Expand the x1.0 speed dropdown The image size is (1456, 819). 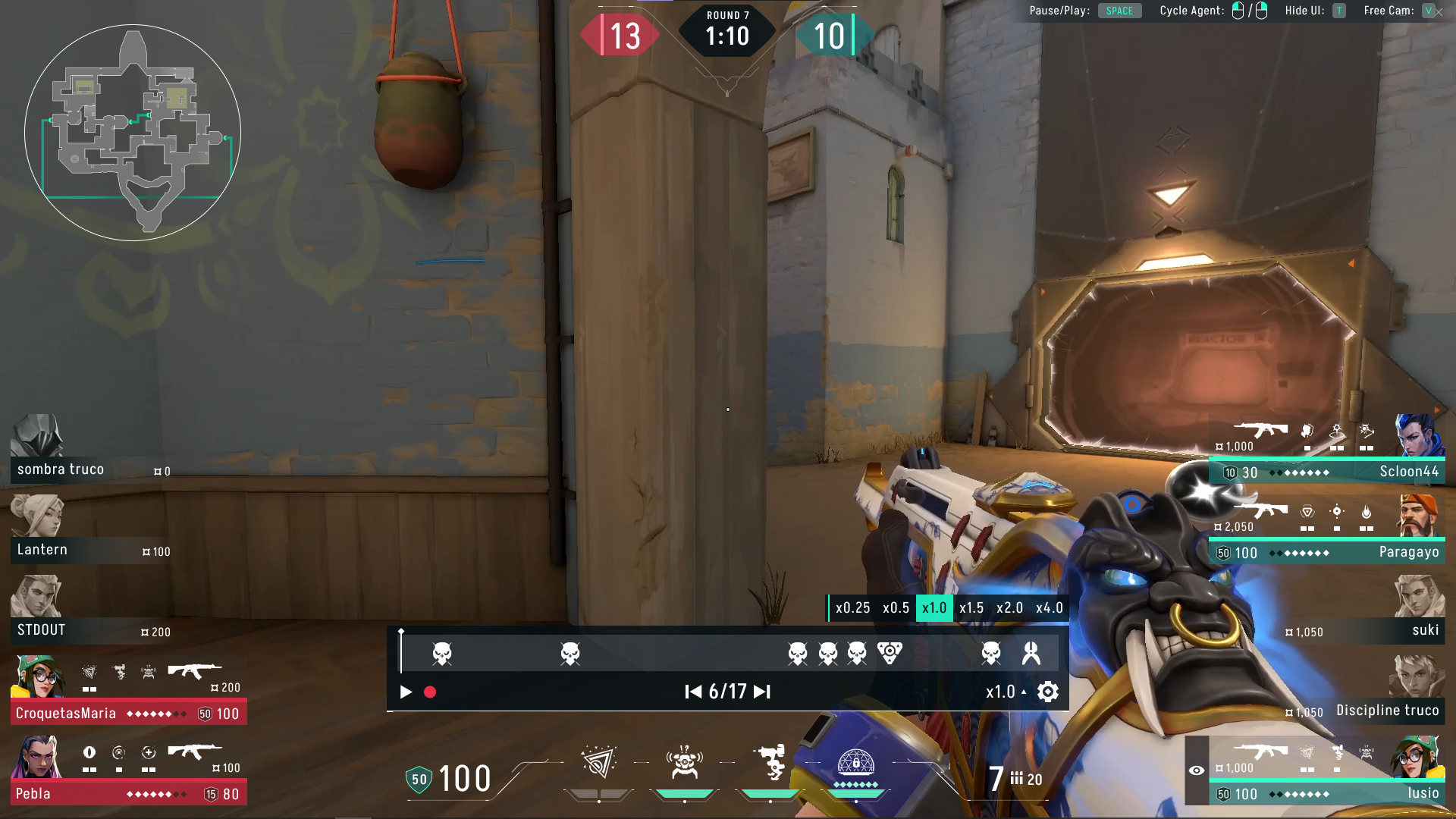(1005, 692)
